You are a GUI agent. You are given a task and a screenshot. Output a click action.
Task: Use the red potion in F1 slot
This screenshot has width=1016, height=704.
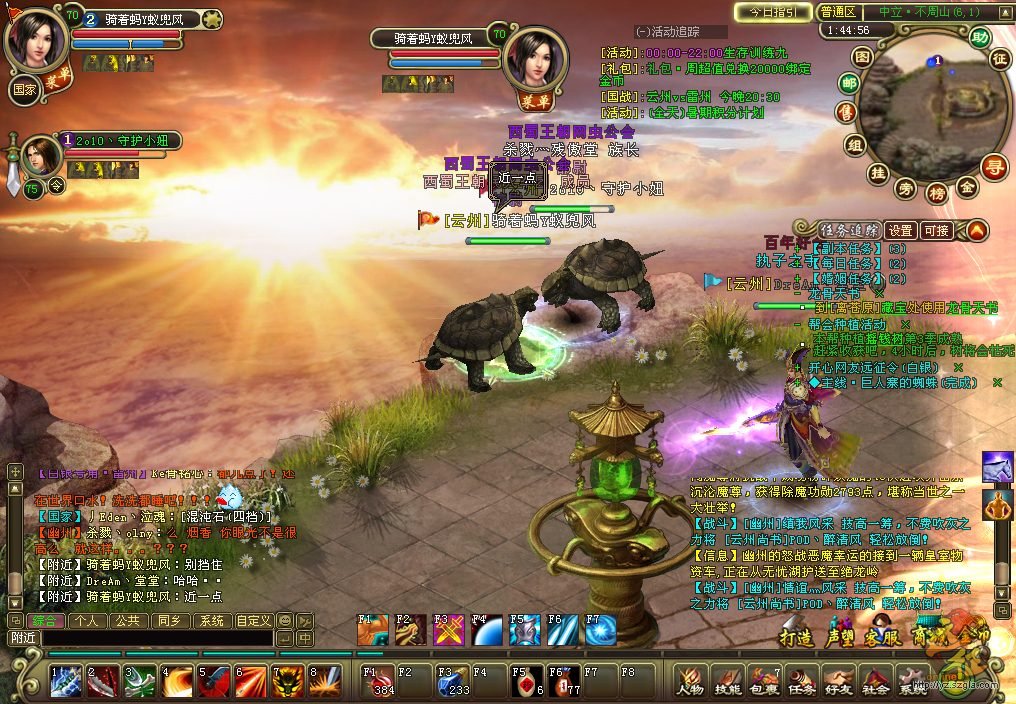(x=378, y=680)
